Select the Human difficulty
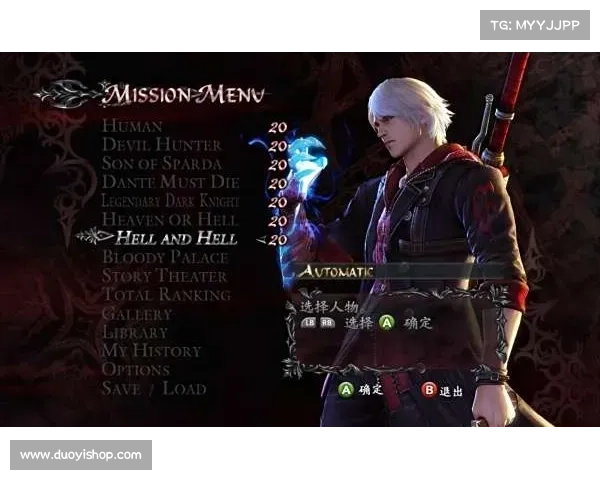600x480 pixels. [132, 127]
